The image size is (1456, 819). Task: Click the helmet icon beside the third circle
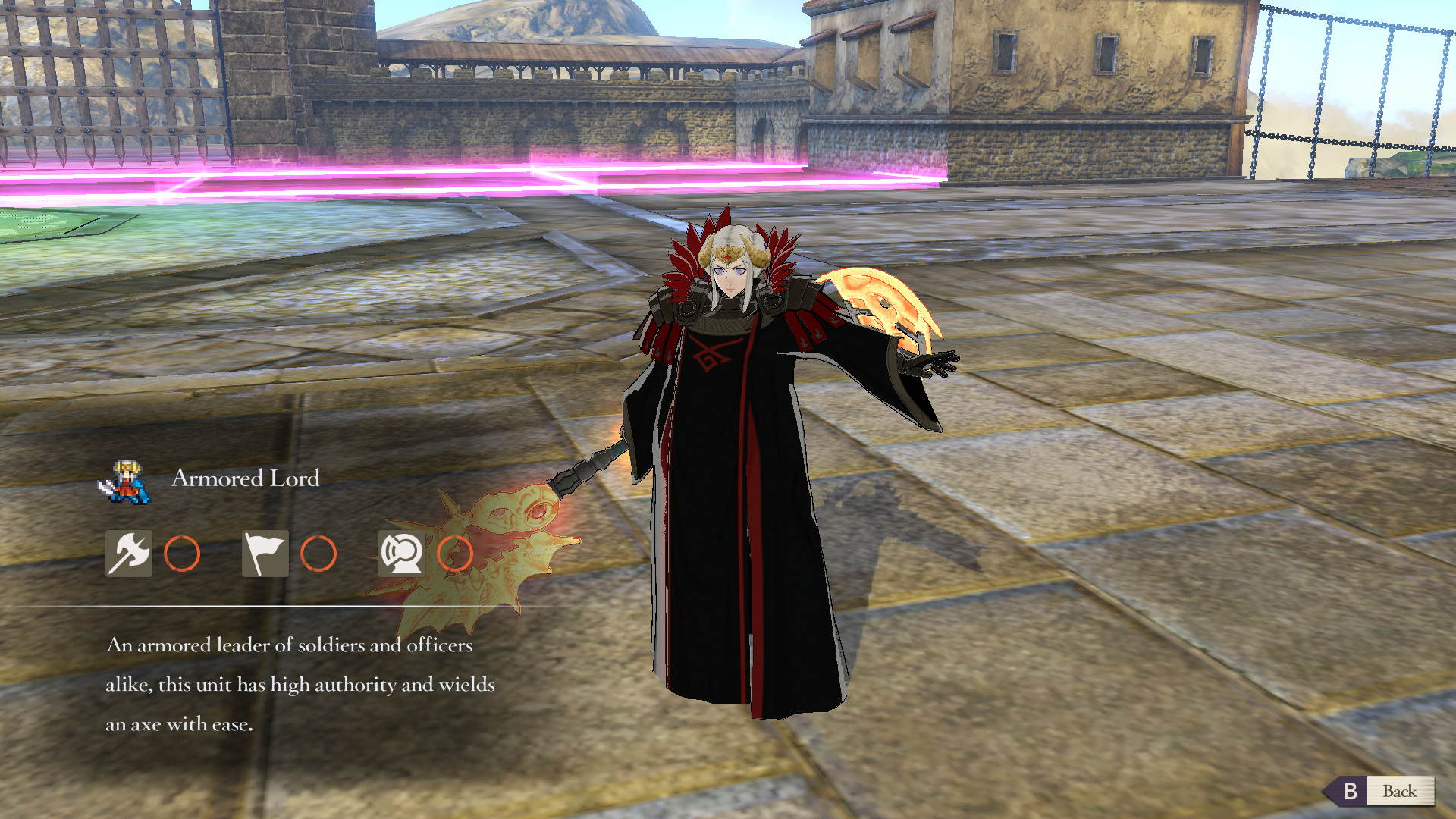click(402, 554)
